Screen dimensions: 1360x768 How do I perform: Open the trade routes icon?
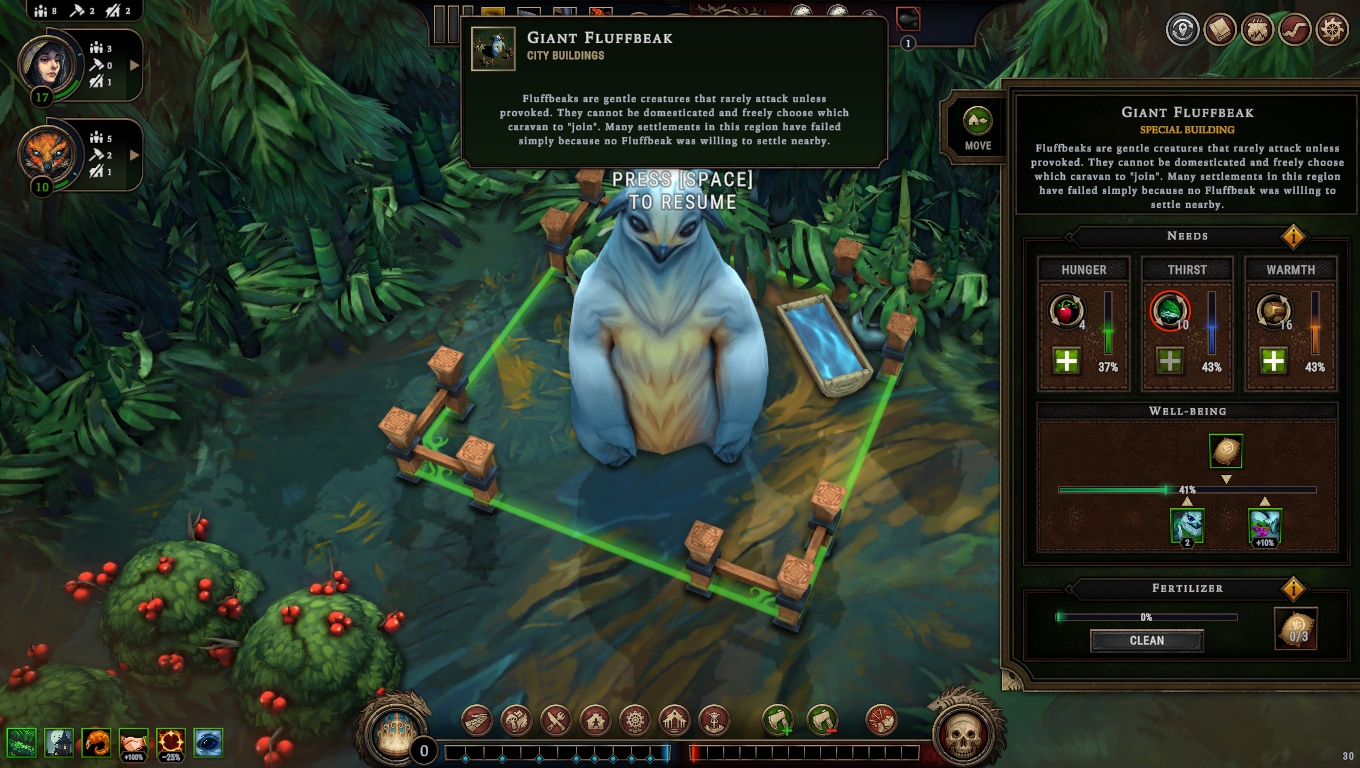click(x=1294, y=30)
